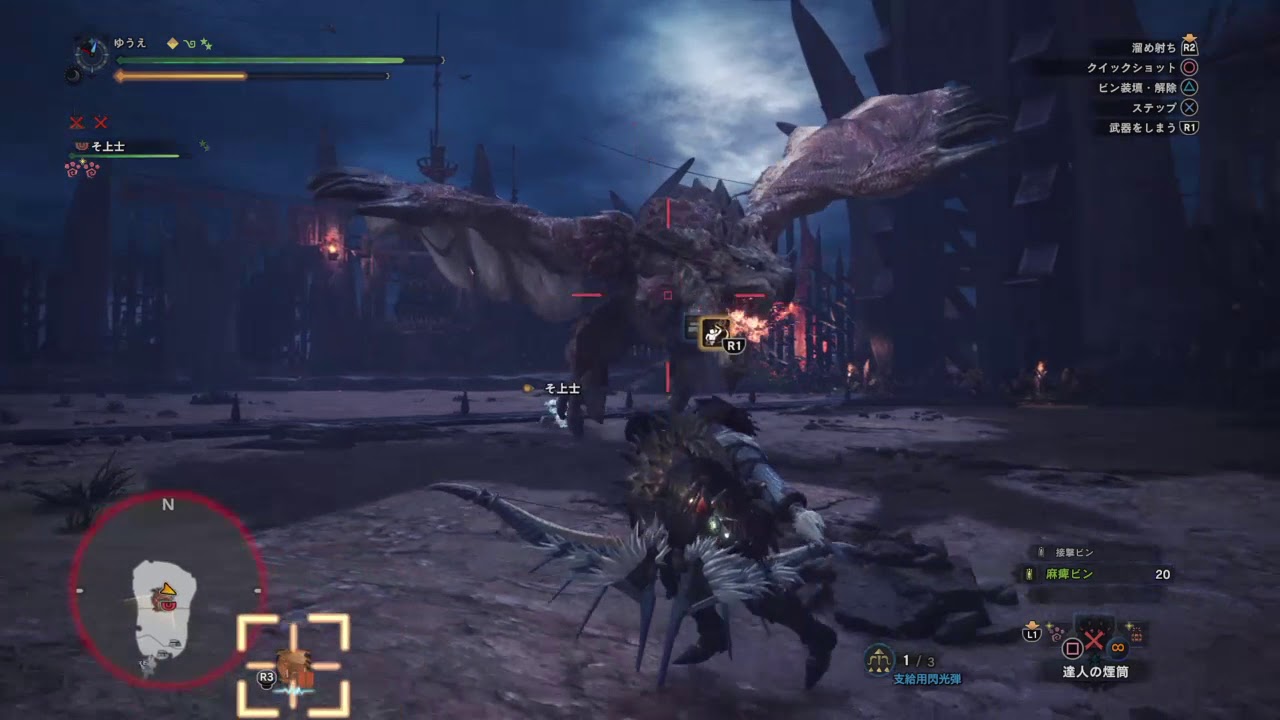The image size is (1280, 720).
Task: Click the quest timer clock icon
Action: [x=92, y=53]
